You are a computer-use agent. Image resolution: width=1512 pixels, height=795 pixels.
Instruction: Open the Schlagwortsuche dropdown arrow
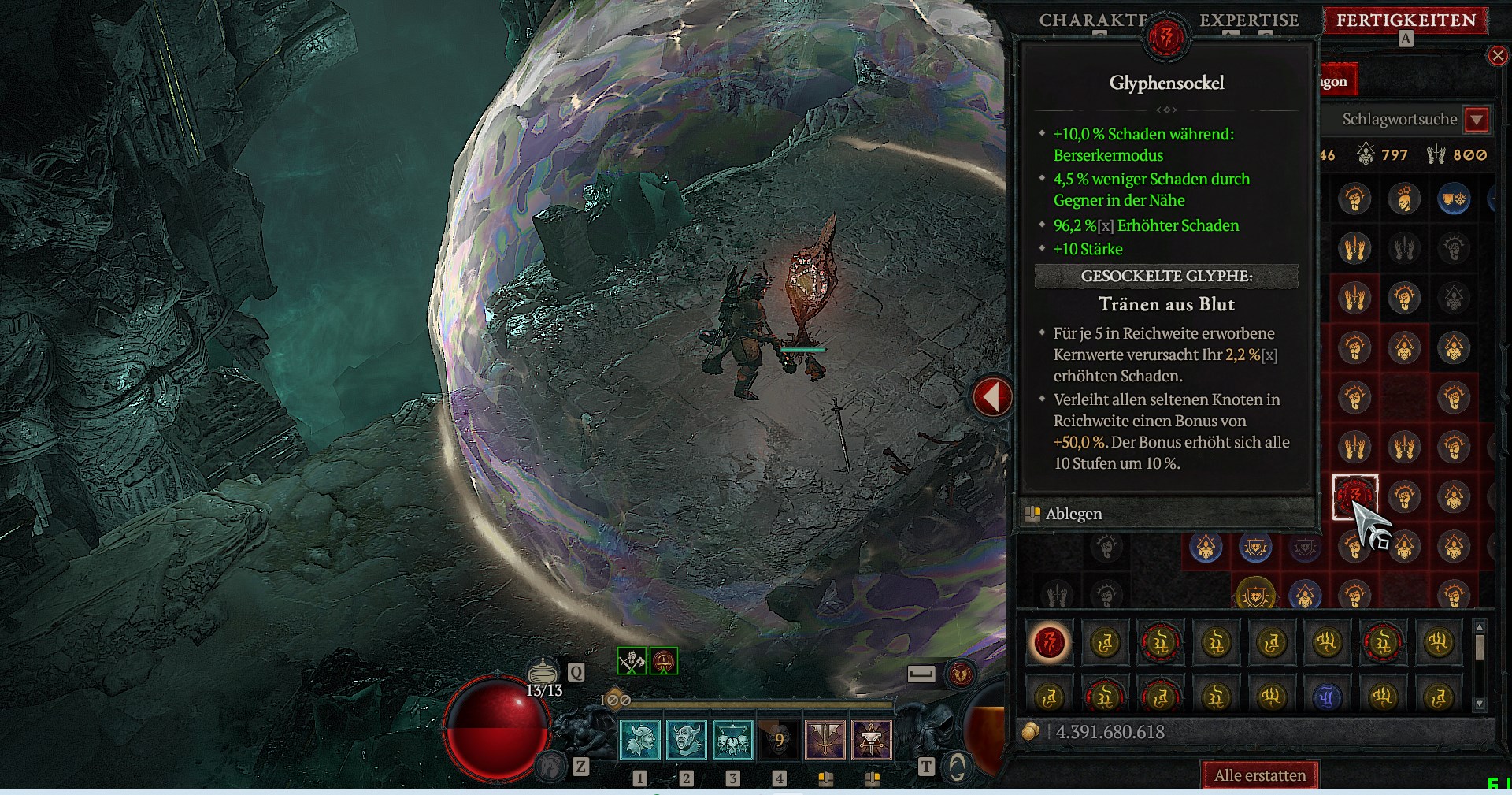pos(1477,120)
